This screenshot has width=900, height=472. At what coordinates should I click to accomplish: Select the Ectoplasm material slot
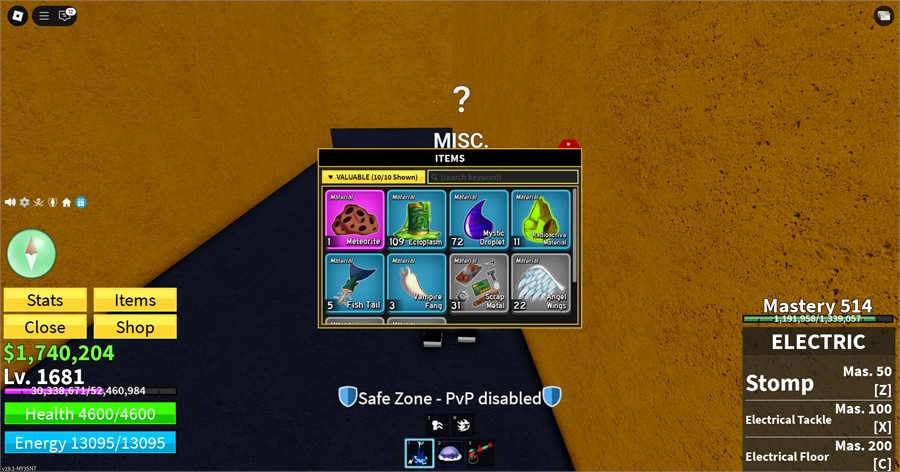point(416,219)
